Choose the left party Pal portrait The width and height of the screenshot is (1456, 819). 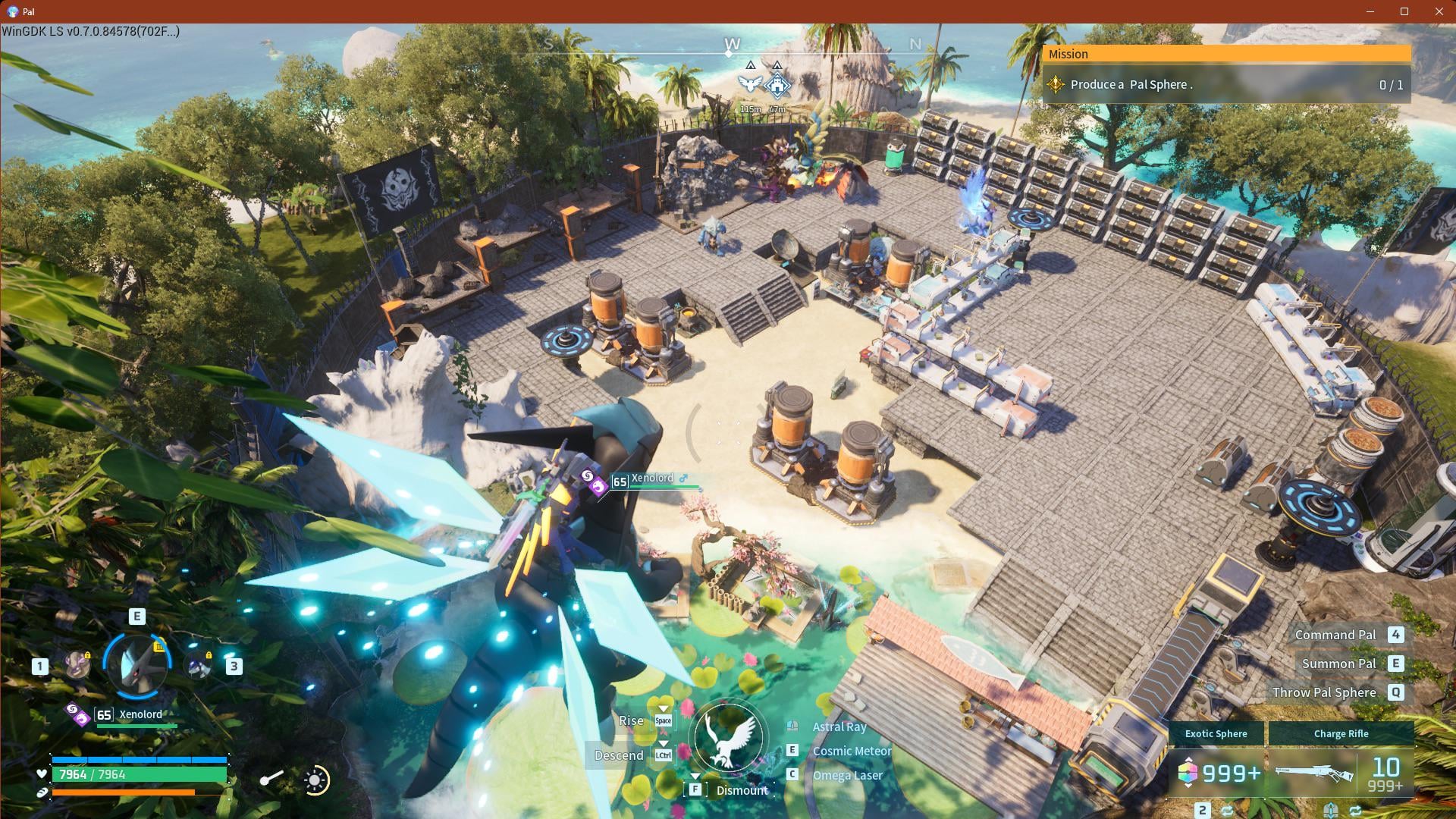[77, 665]
